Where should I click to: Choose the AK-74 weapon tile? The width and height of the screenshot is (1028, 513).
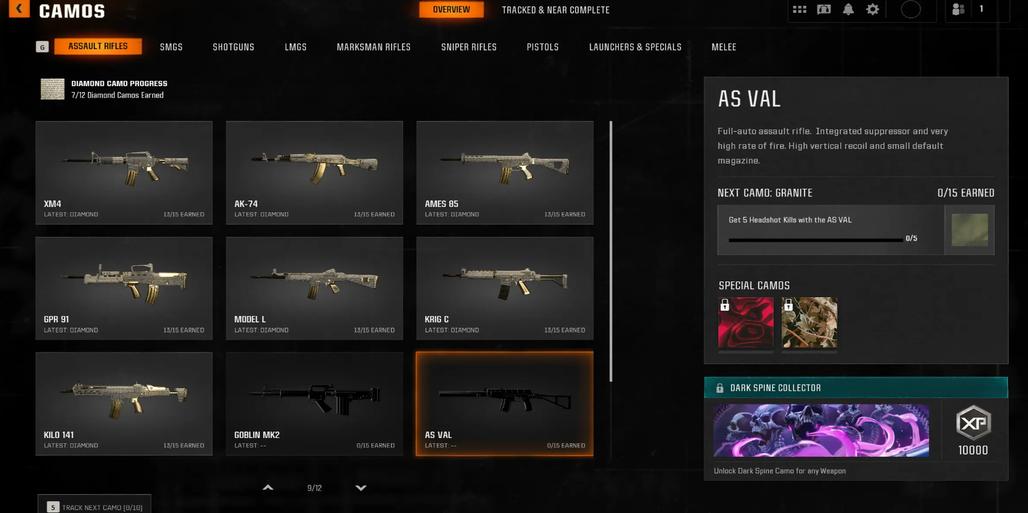pos(314,172)
